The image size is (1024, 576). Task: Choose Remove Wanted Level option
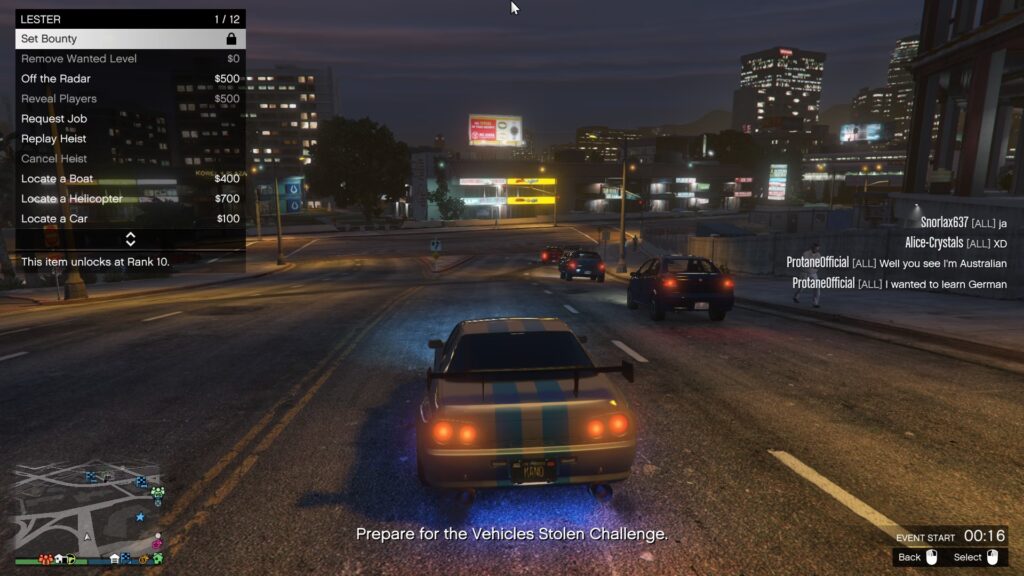[130, 59]
